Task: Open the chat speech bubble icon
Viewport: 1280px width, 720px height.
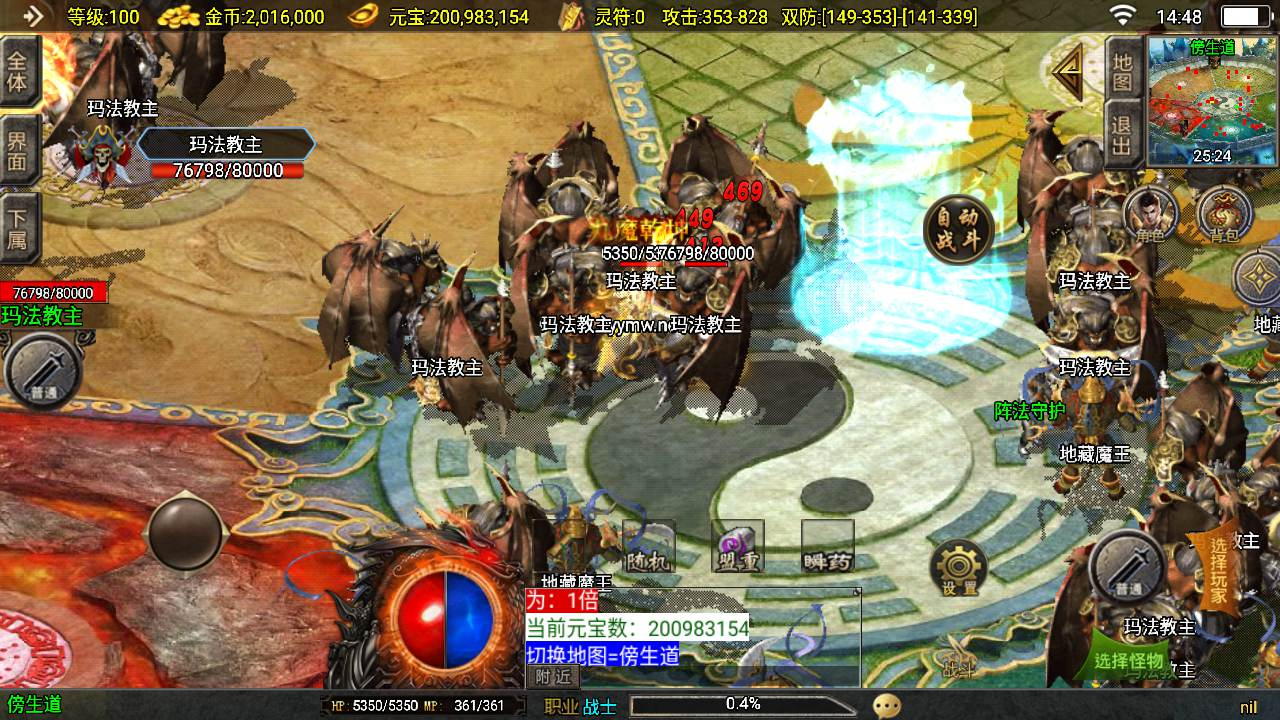Action: (886, 706)
